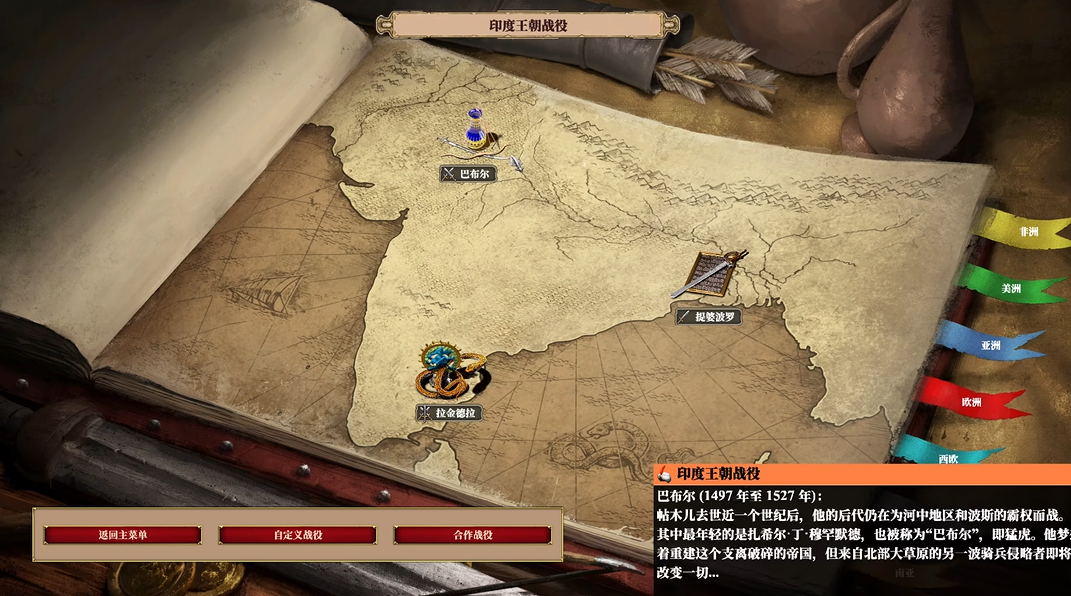This screenshot has height=596, width=1071.
Task: Select the blue 亚洲 flag tab
Action: 990,345
